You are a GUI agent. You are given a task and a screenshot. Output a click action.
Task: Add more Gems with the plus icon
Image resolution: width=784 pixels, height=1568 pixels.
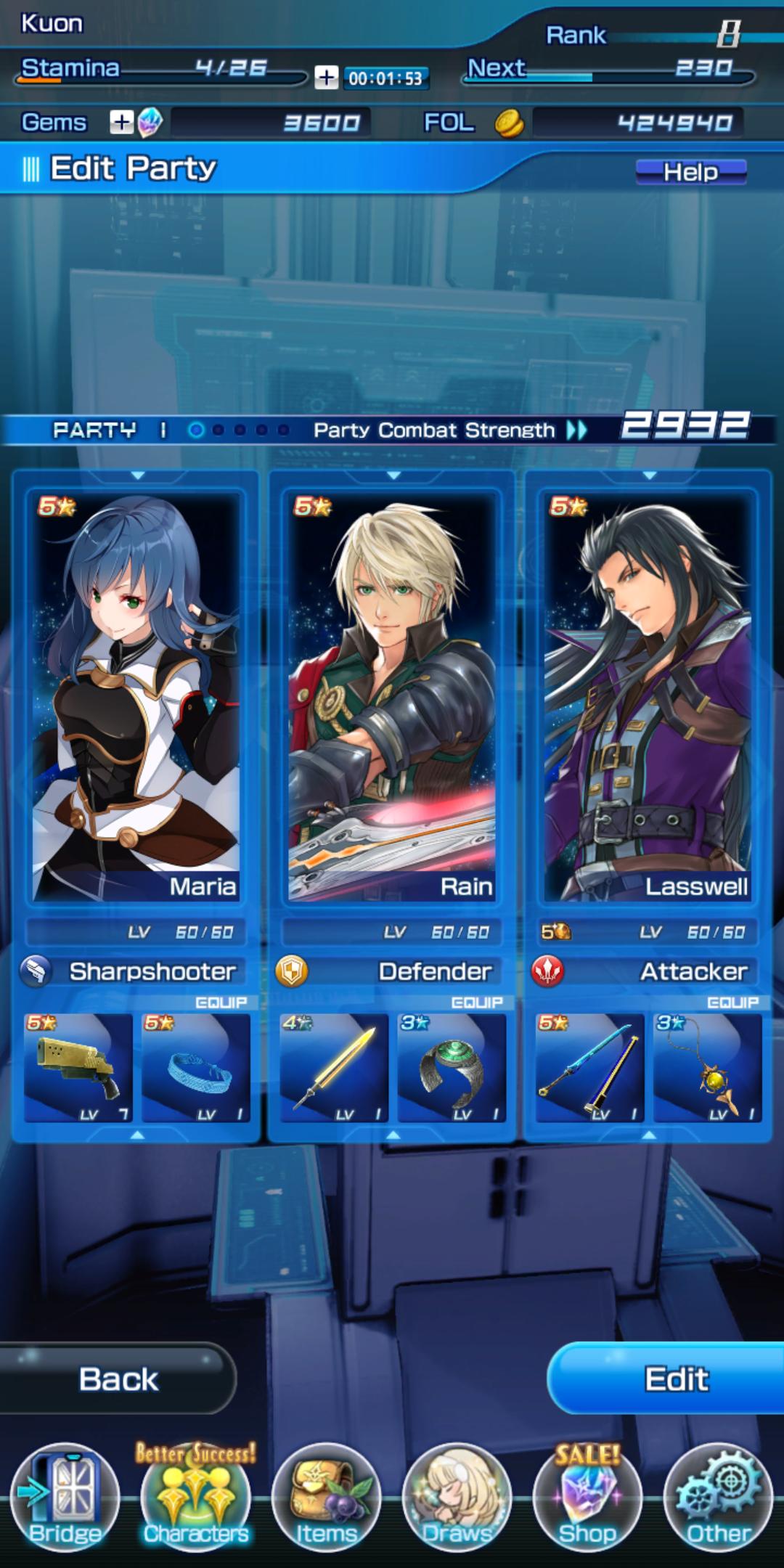(121, 123)
